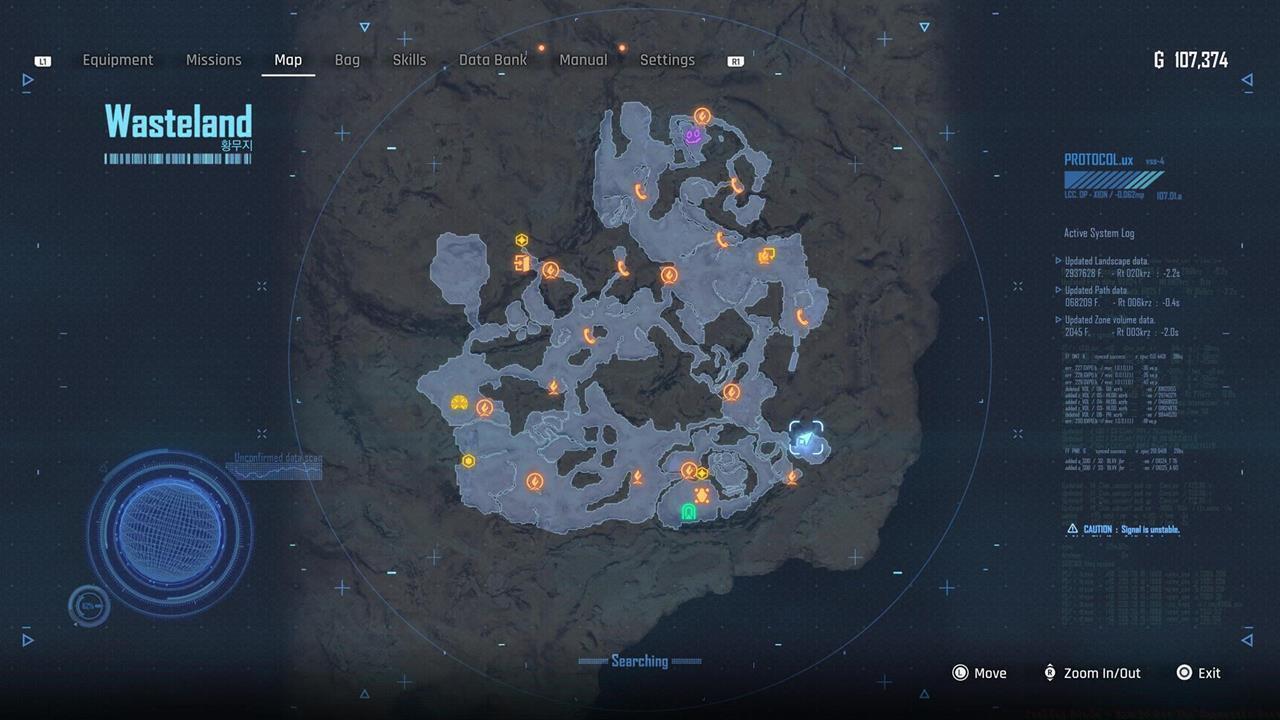Click the flame marker near the southern camp
Viewport: 1280px width, 720px height.
point(637,476)
